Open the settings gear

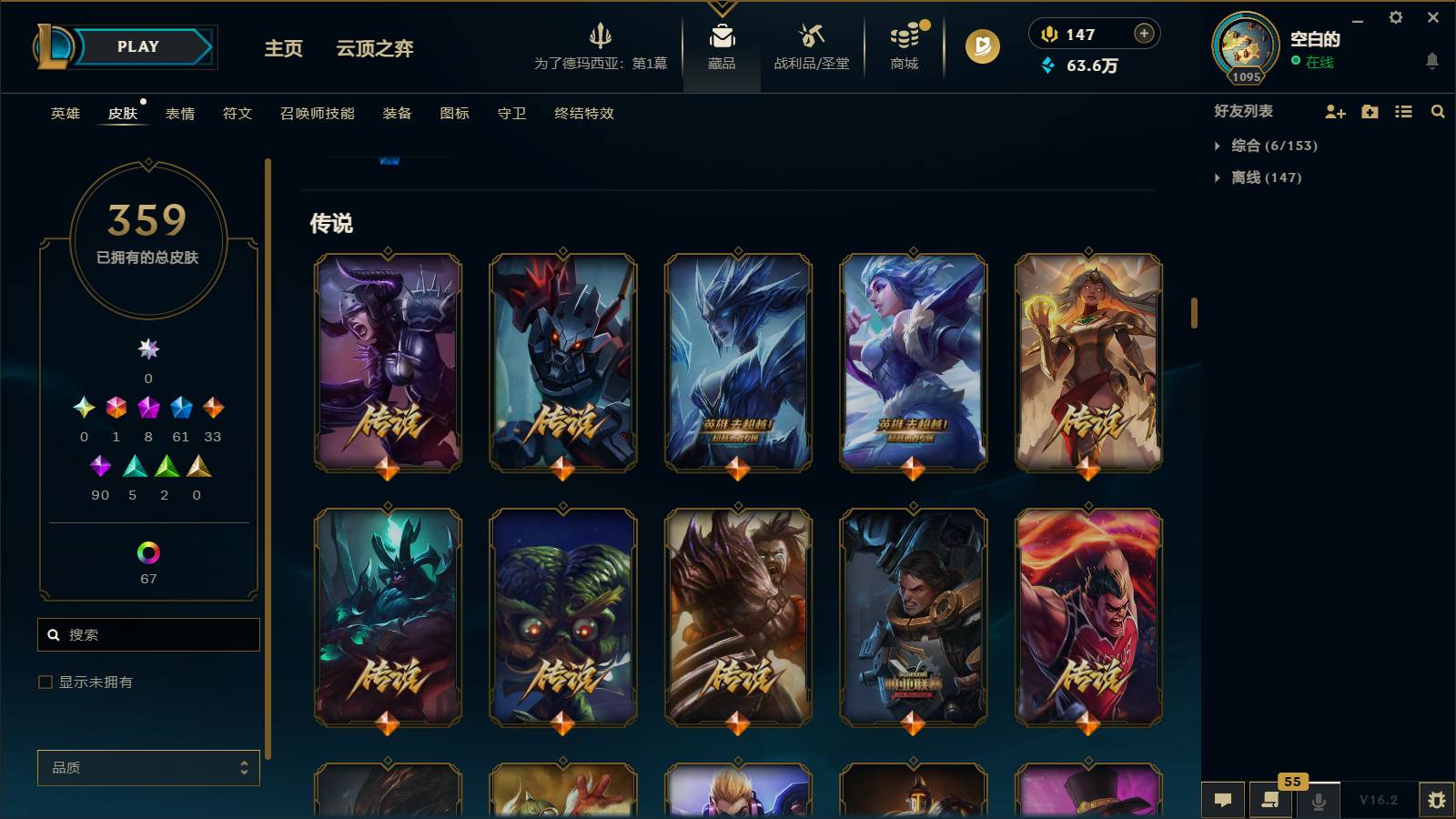(x=1397, y=17)
